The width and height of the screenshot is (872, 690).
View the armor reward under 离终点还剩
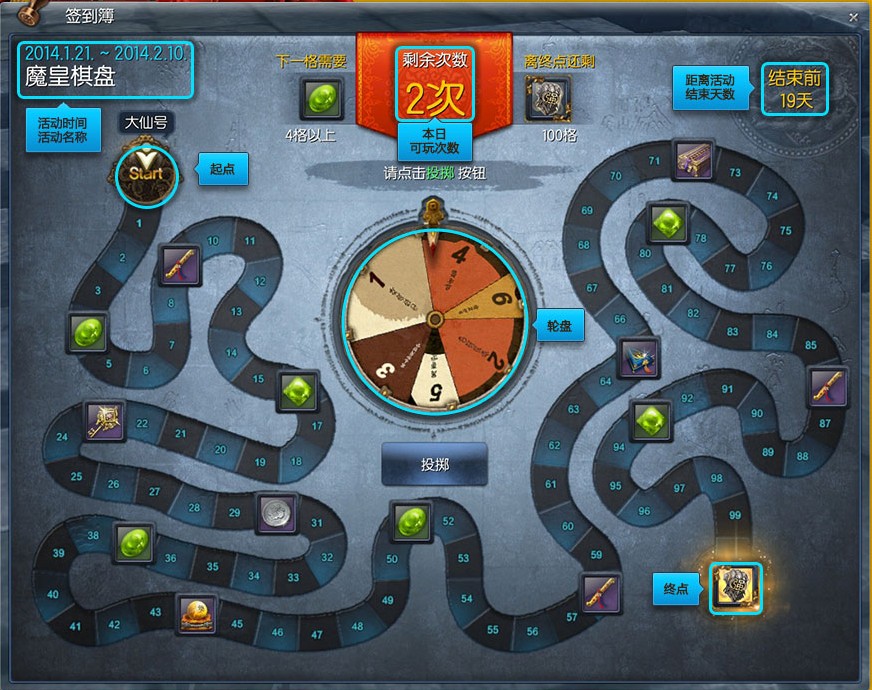point(546,99)
